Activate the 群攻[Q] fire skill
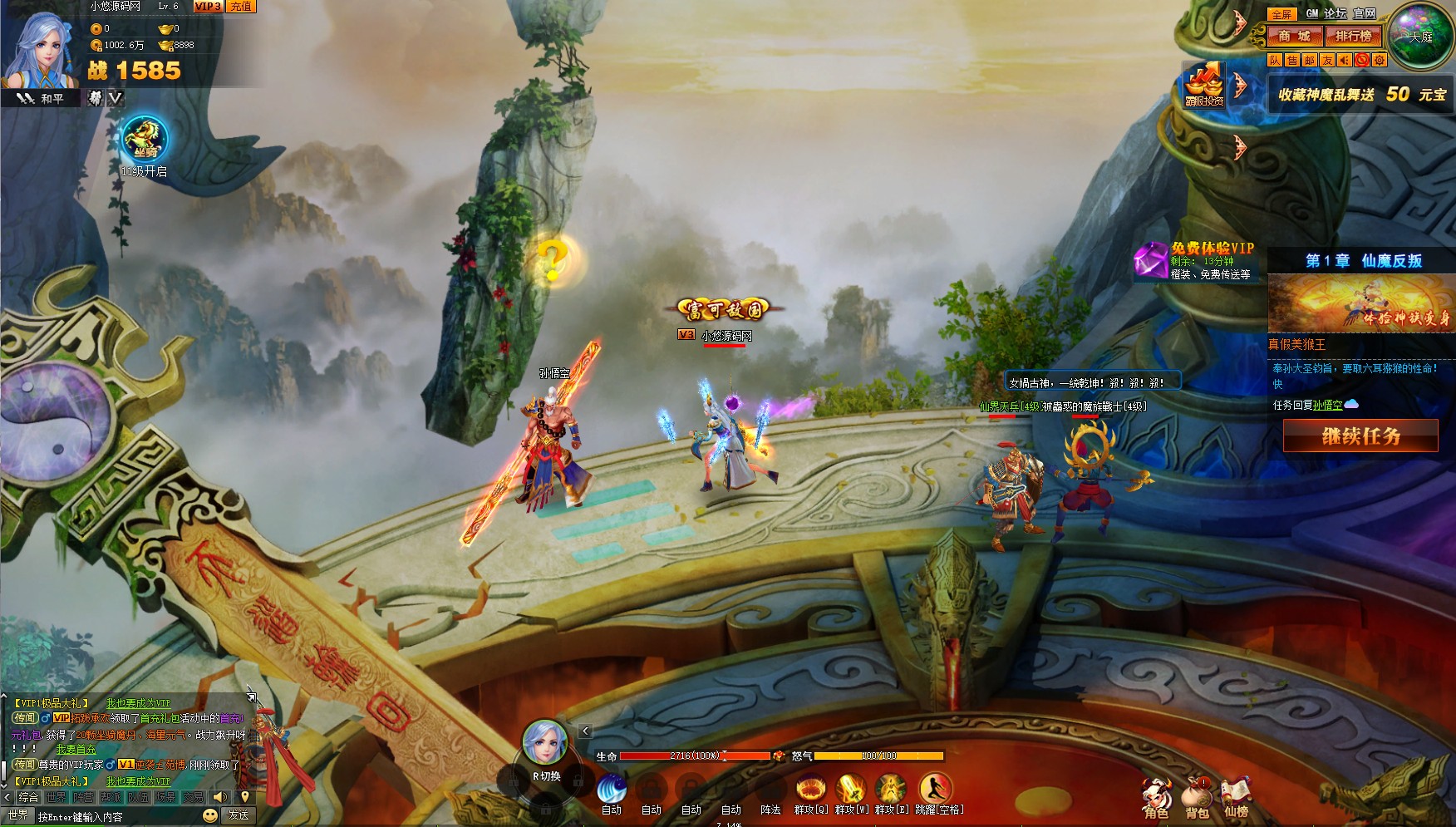Image resolution: width=1456 pixels, height=827 pixels. [x=810, y=789]
